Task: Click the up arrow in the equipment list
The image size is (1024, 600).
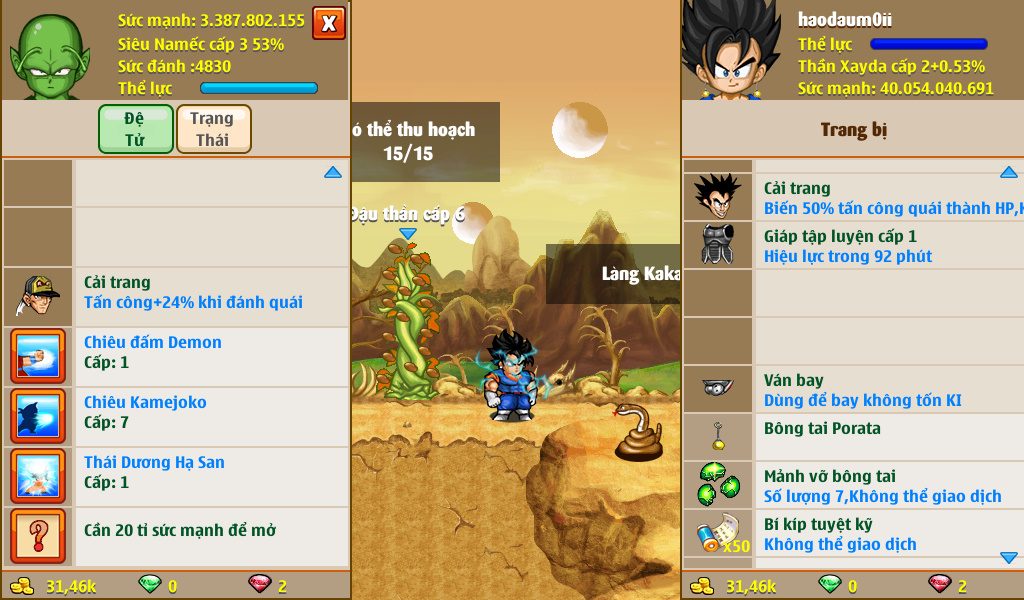Action: point(1008,173)
